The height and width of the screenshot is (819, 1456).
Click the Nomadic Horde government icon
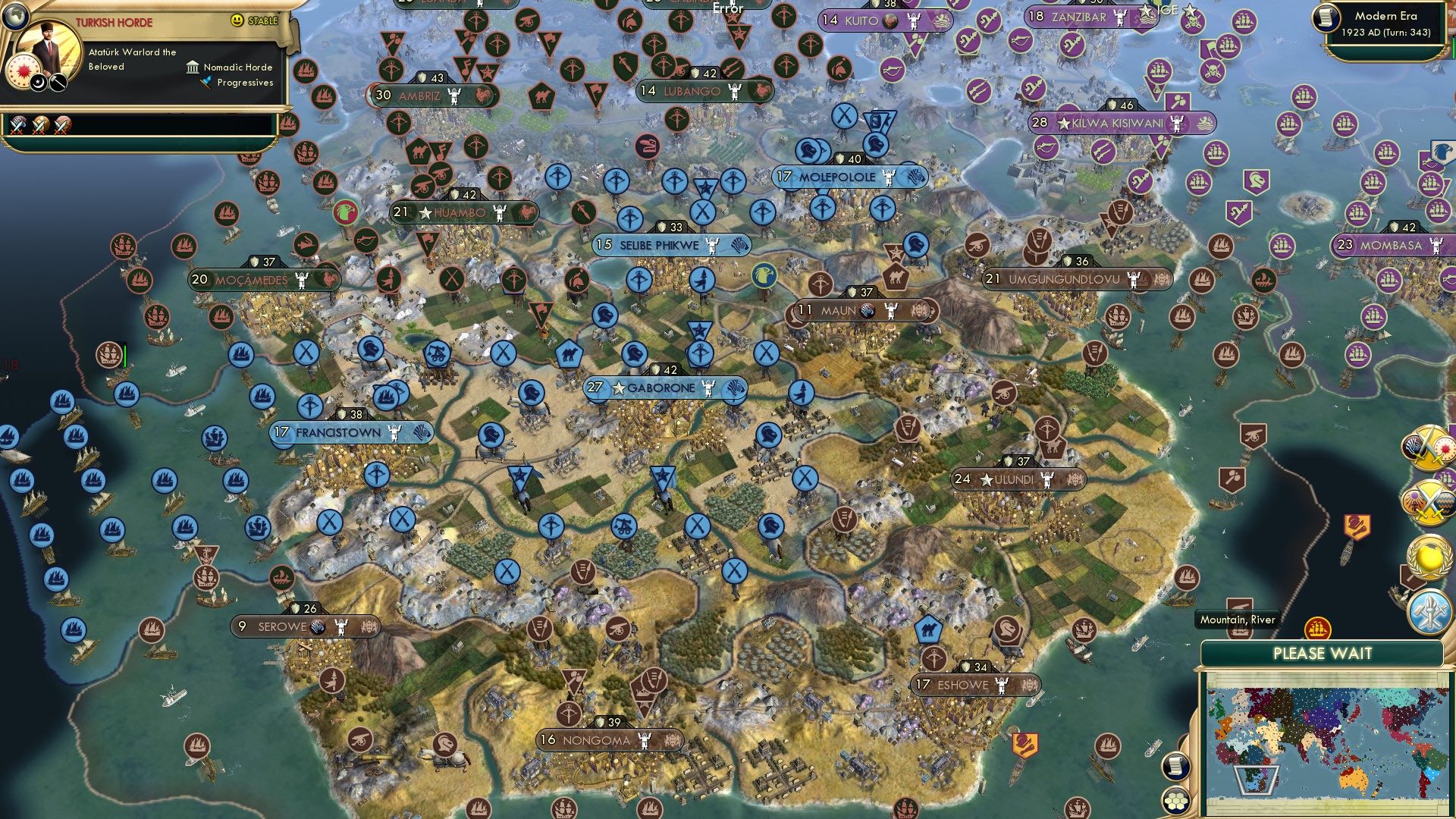click(194, 67)
